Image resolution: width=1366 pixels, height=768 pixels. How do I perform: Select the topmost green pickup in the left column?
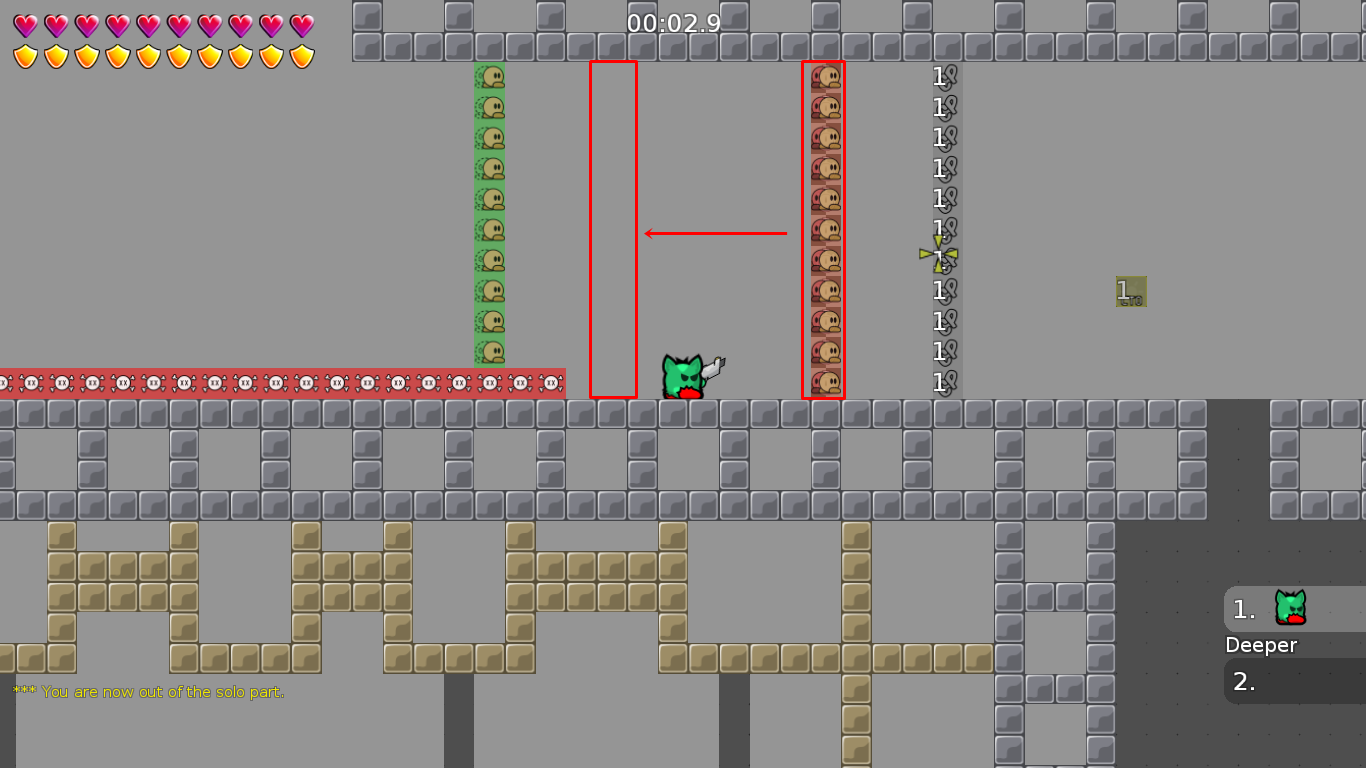click(491, 78)
